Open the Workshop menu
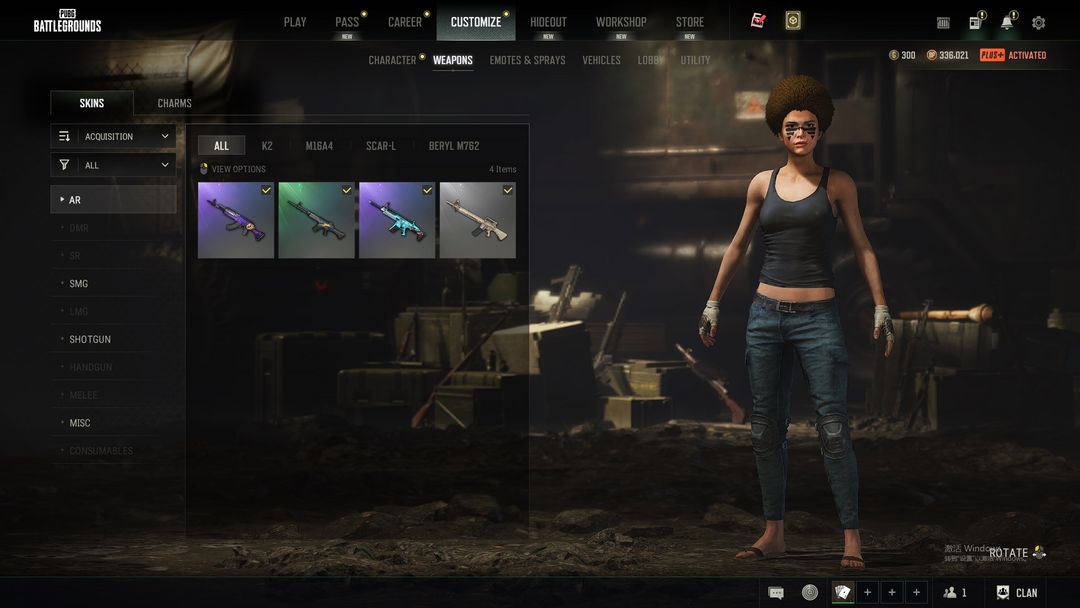Image resolution: width=1080 pixels, height=608 pixels. 621,22
